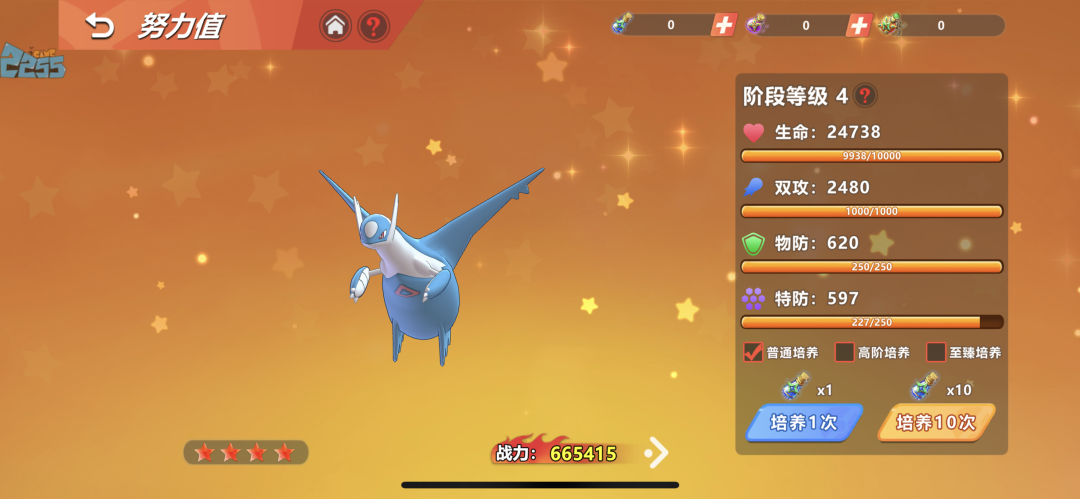Image resolution: width=1080 pixels, height=499 pixels.
Task: Enable the 高阶培养 checkbox
Action: (x=845, y=352)
